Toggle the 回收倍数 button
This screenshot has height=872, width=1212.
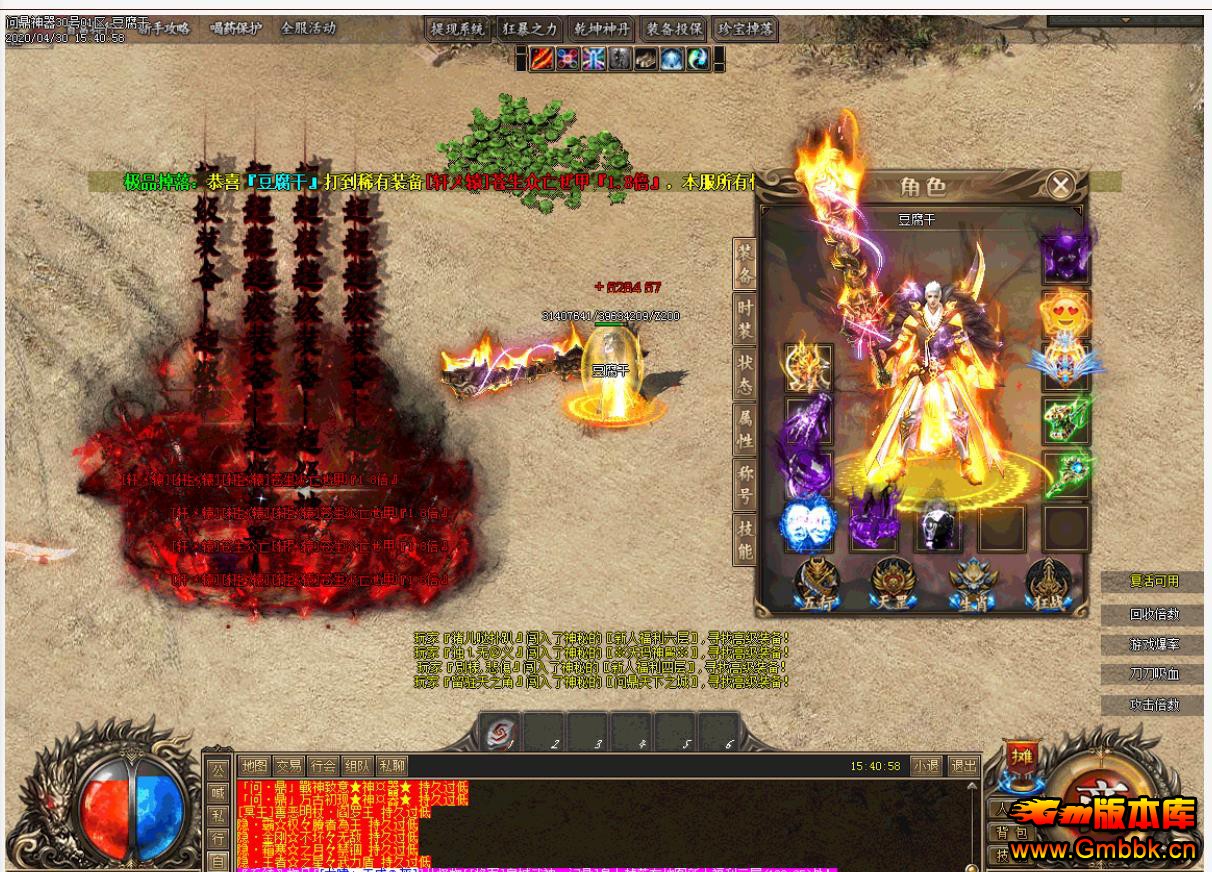(x=1154, y=614)
